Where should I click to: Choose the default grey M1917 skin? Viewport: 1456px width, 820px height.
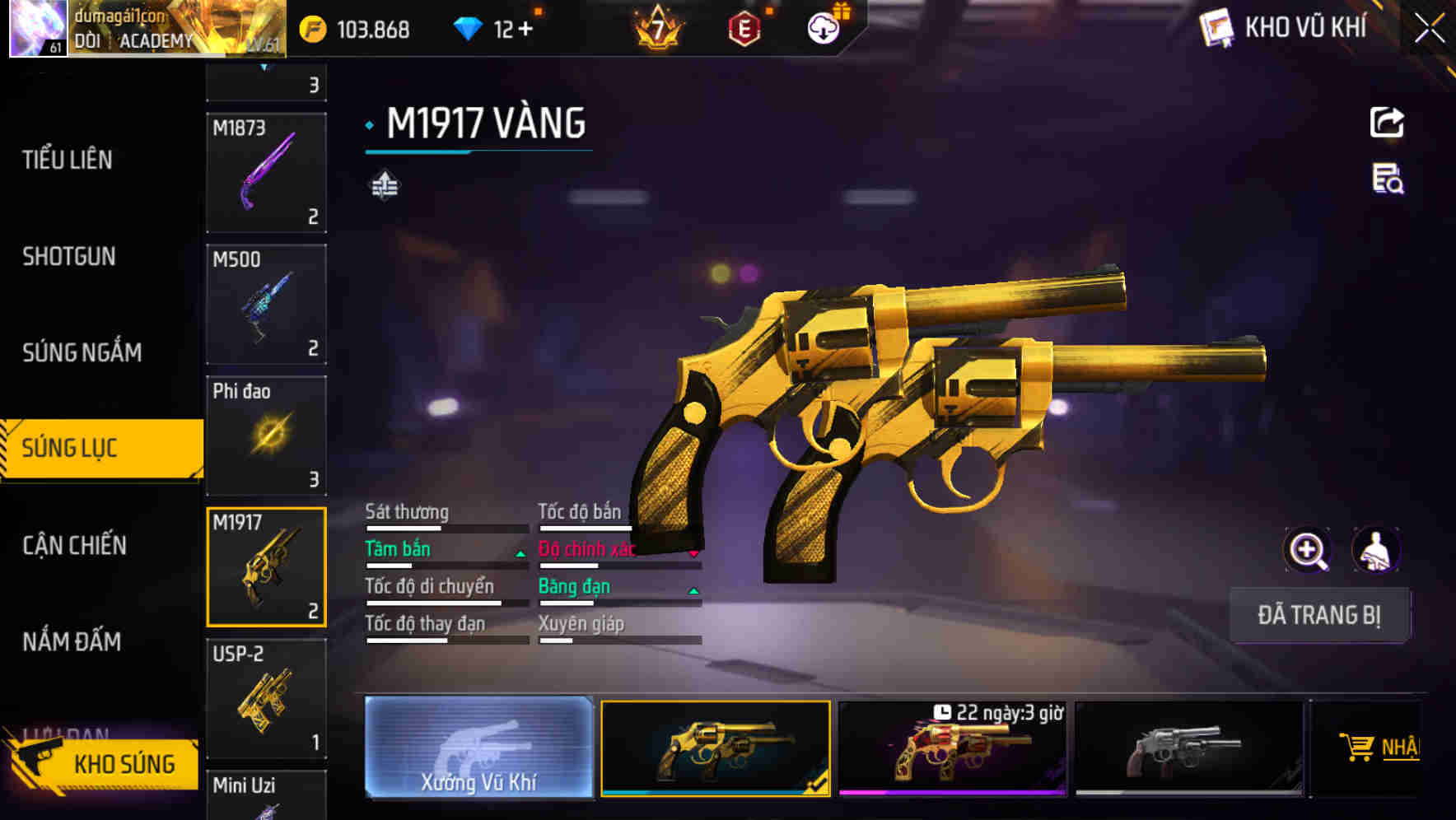(x=1188, y=748)
